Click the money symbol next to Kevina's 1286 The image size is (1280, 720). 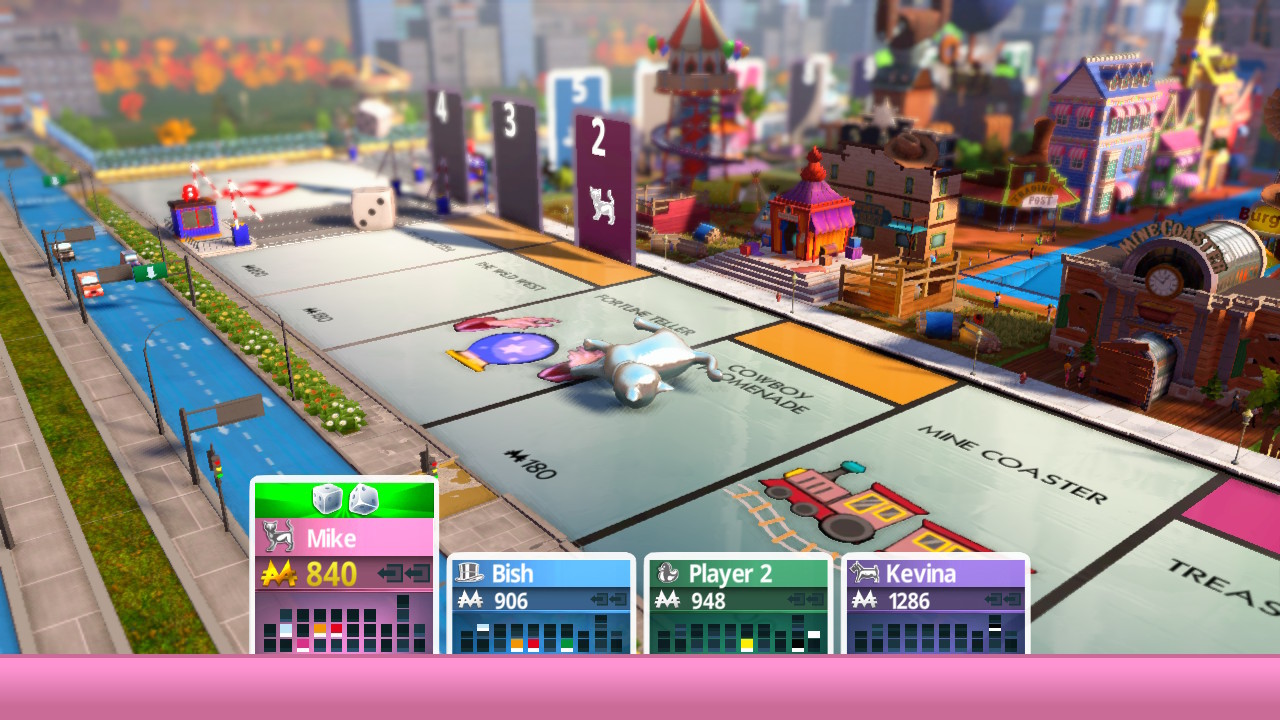(x=865, y=599)
